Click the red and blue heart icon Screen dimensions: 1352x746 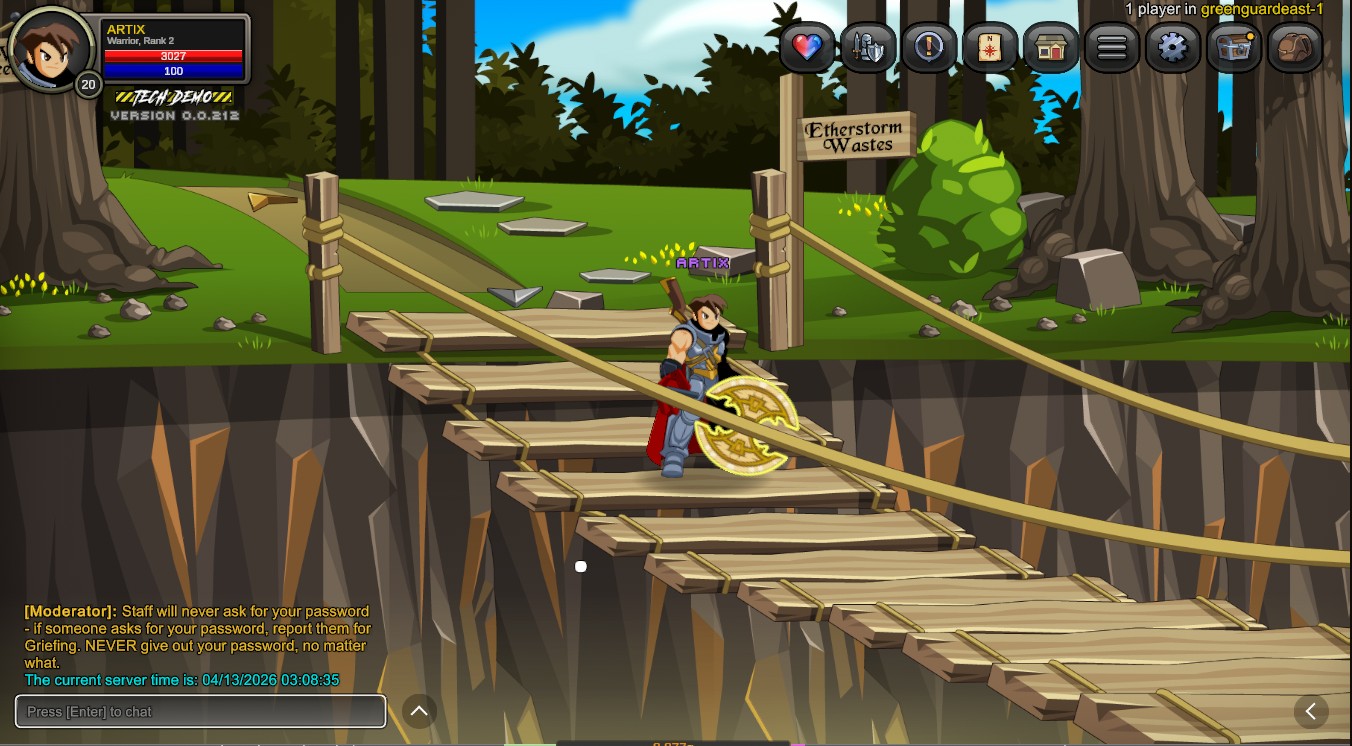coord(807,47)
